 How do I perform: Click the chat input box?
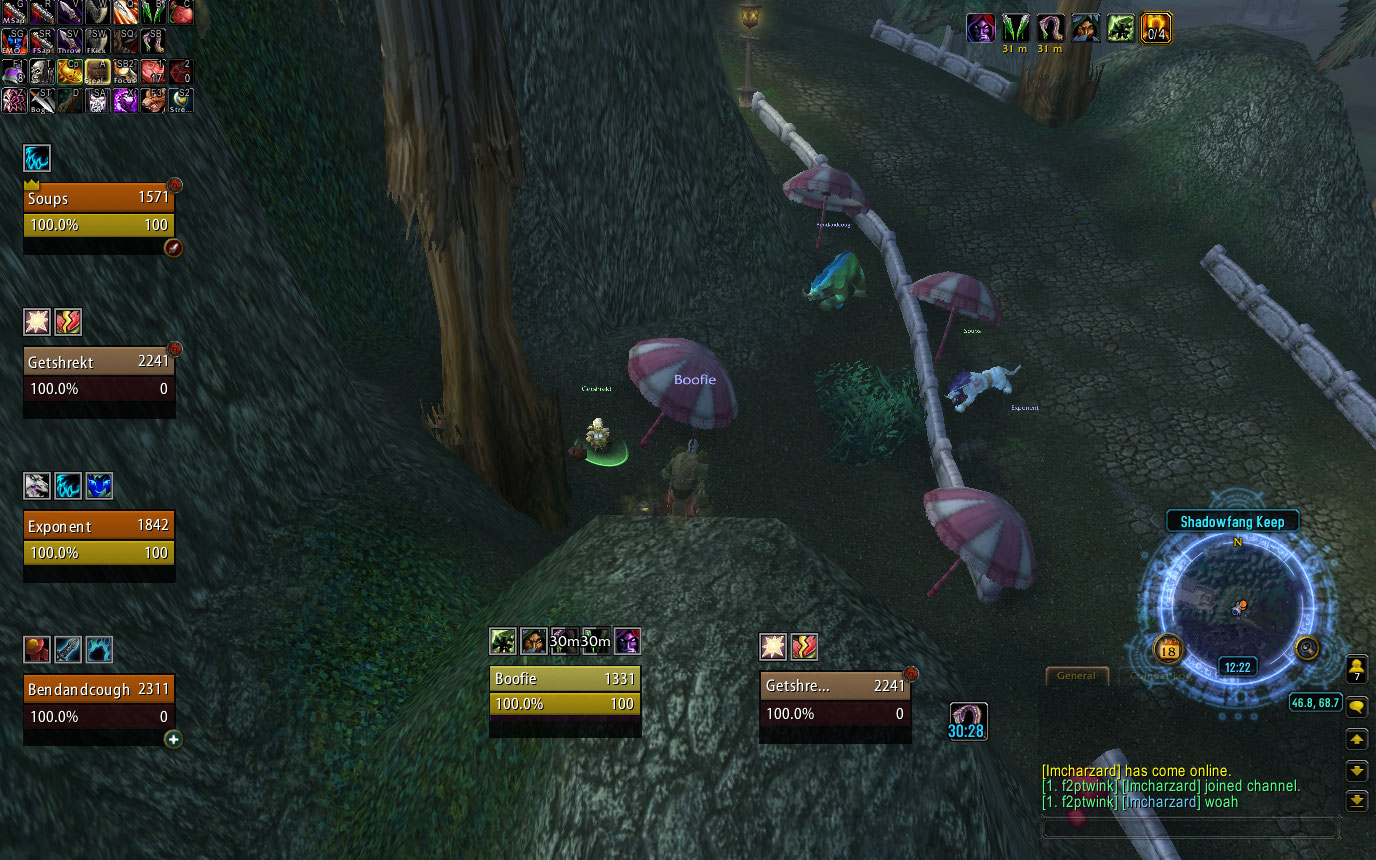[x=1190, y=828]
